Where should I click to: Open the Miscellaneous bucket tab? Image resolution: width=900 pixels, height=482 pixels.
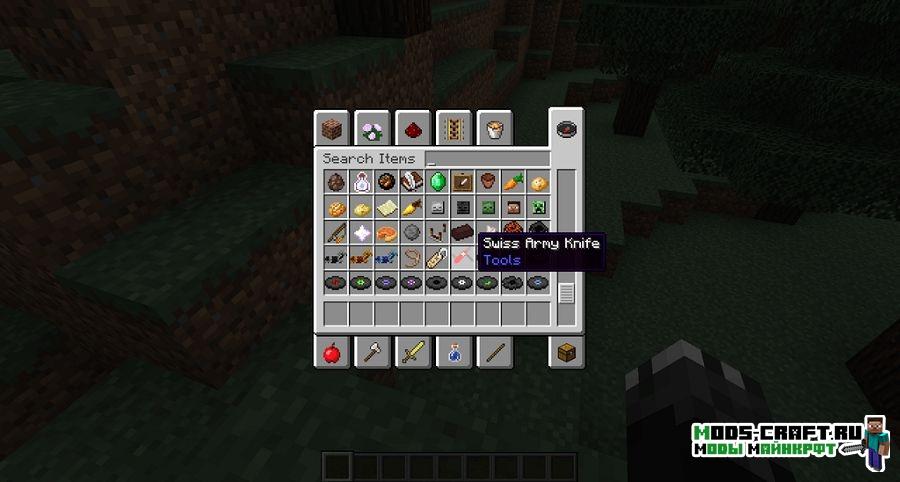click(x=494, y=127)
